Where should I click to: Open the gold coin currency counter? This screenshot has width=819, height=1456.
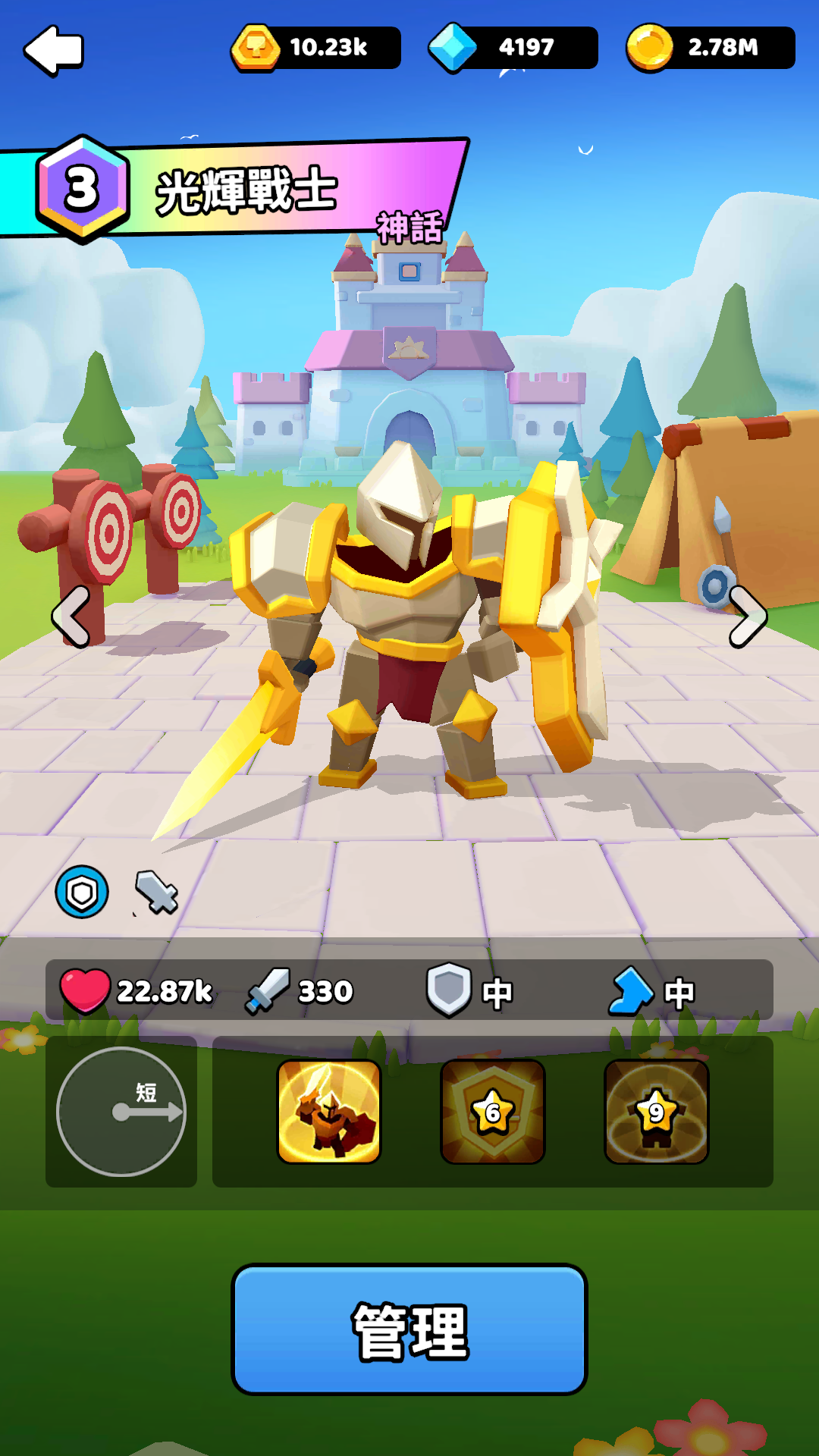click(x=711, y=48)
